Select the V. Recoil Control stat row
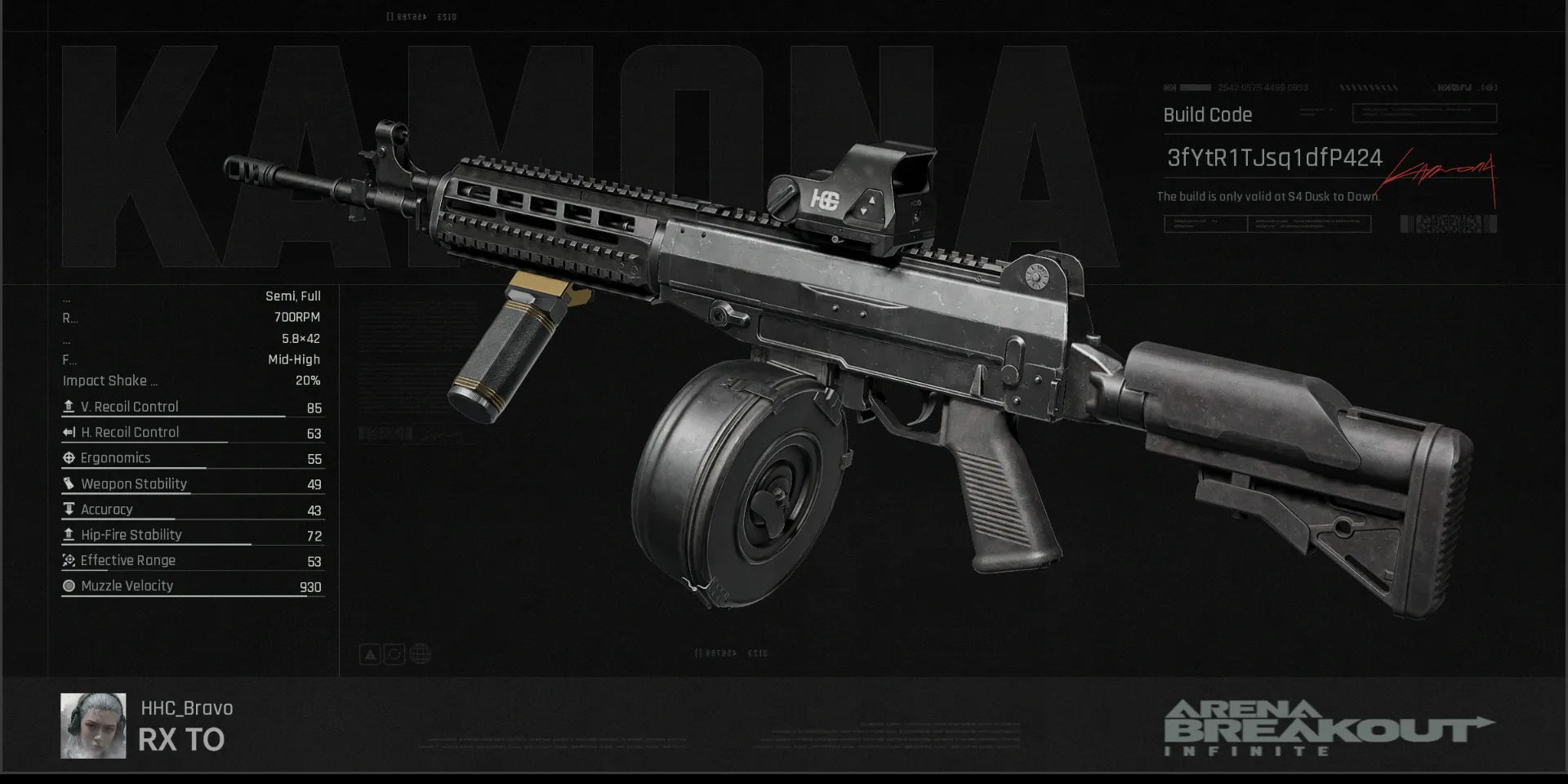 [193, 407]
